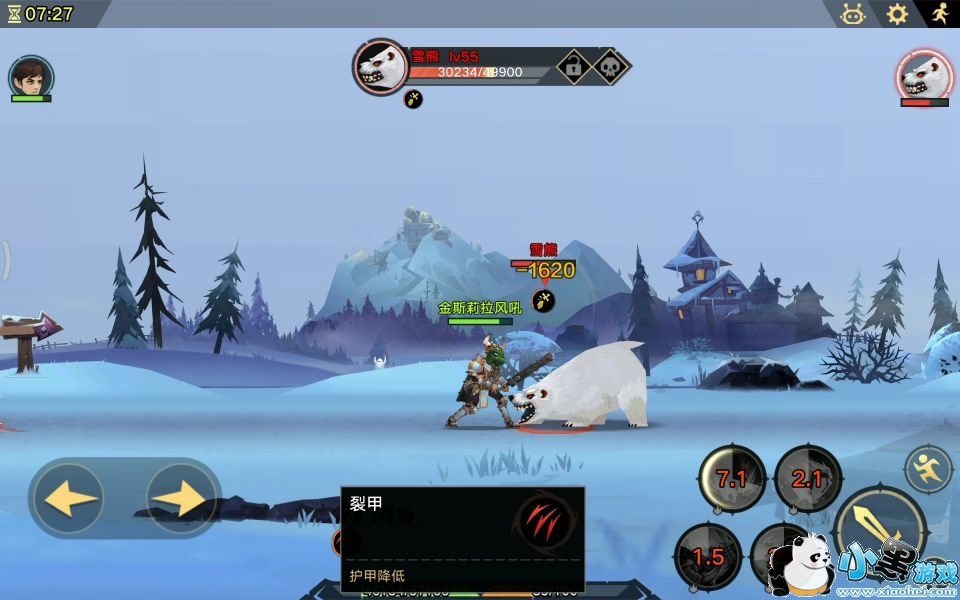Image resolution: width=960 pixels, height=600 pixels.
Task: Click the robot face auto-battle icon
Action: click(x=853, y=14)
